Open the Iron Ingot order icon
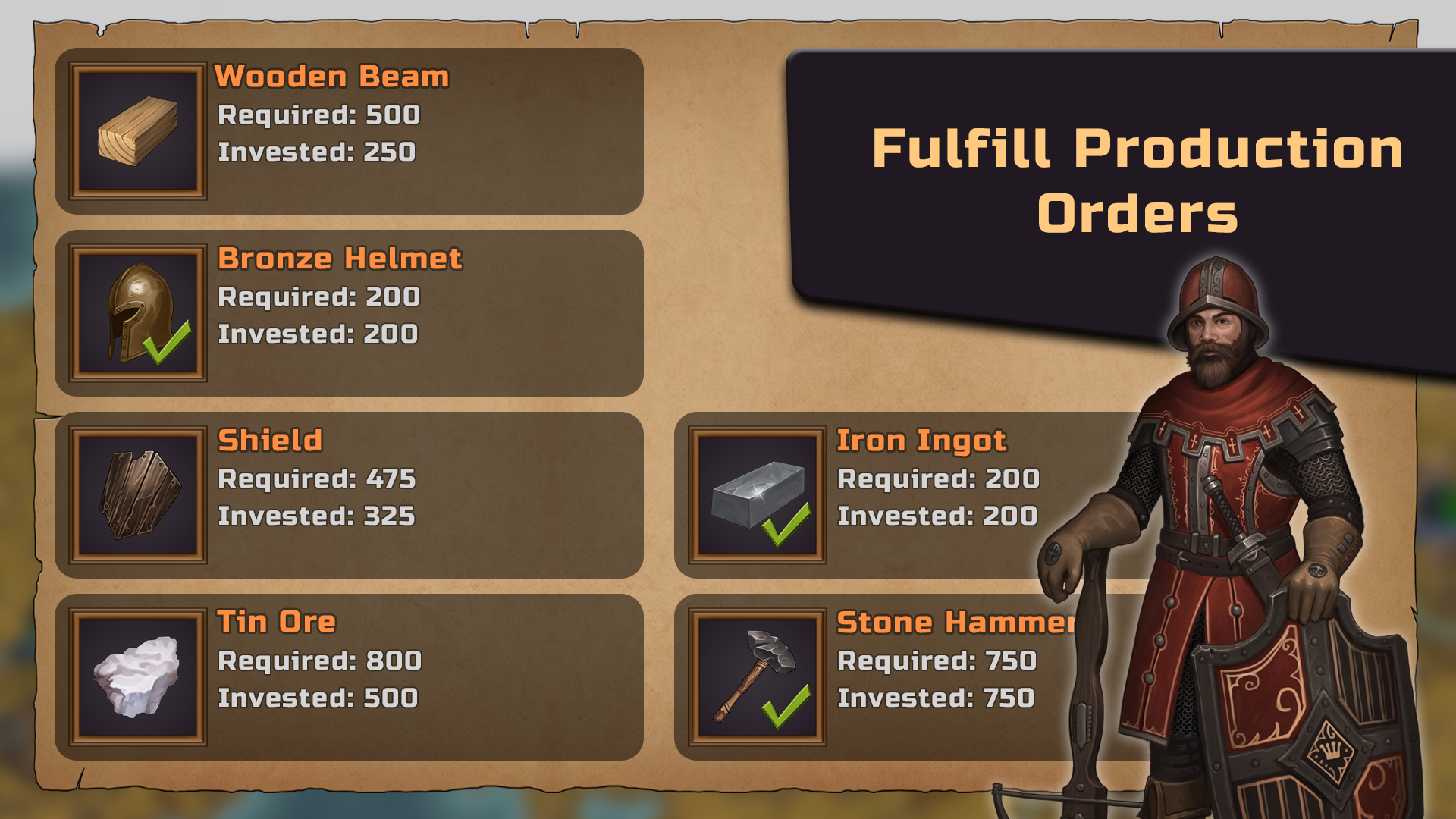 (x=757, y=495)
